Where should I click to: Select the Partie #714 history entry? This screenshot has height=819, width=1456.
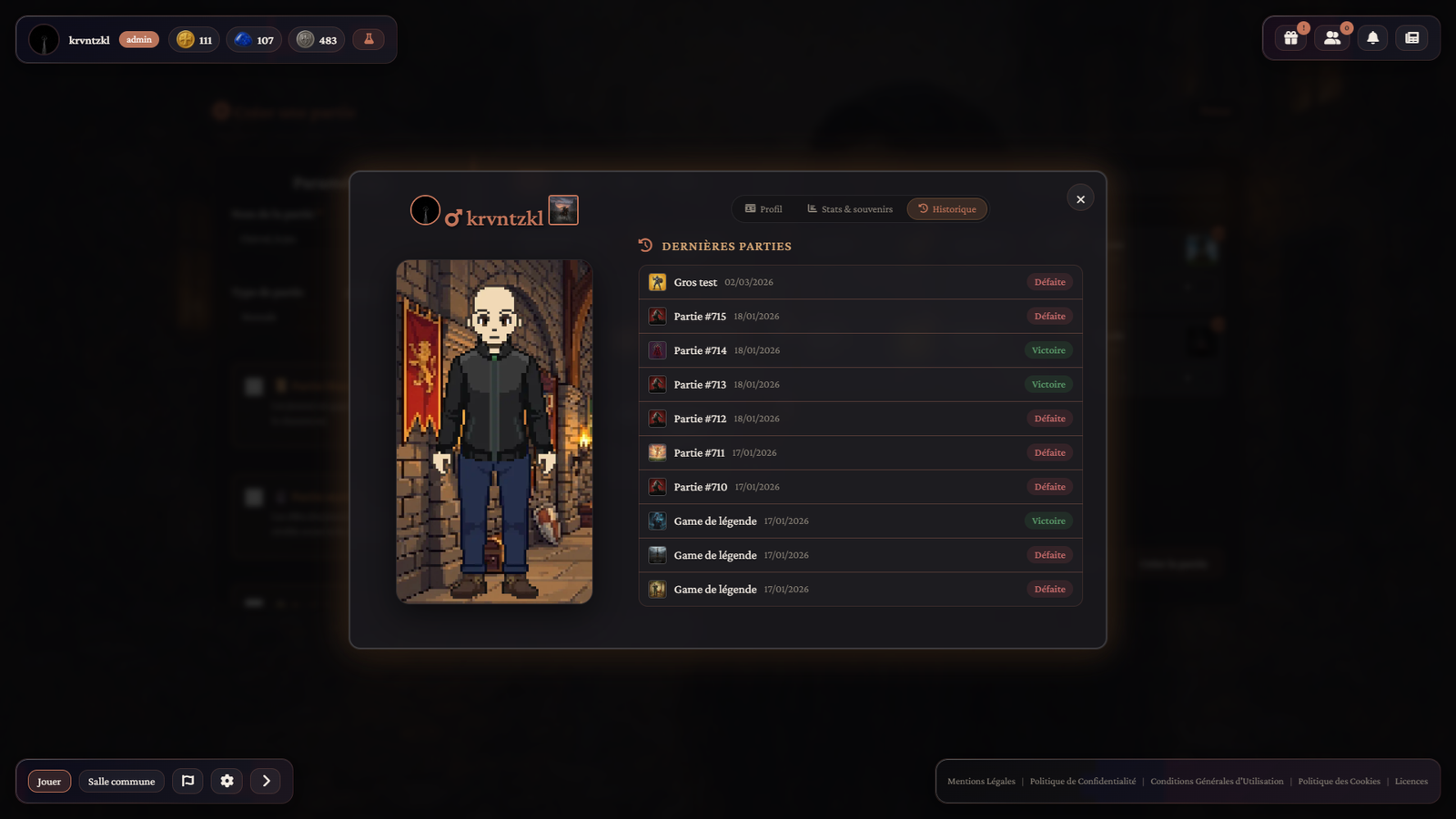pos(860,350)
